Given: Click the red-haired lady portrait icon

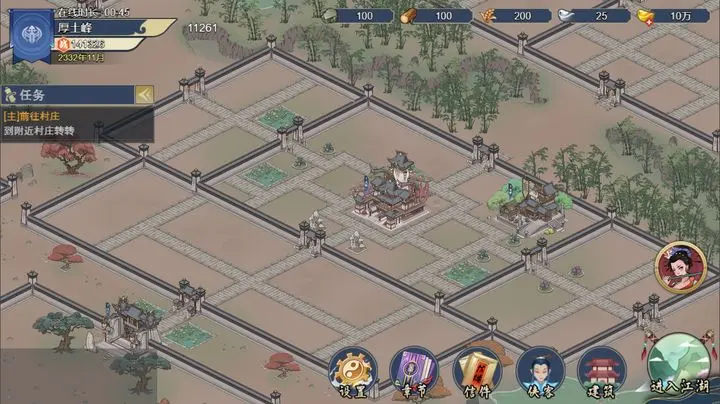Looking at the screenshot, I should 679,269.
